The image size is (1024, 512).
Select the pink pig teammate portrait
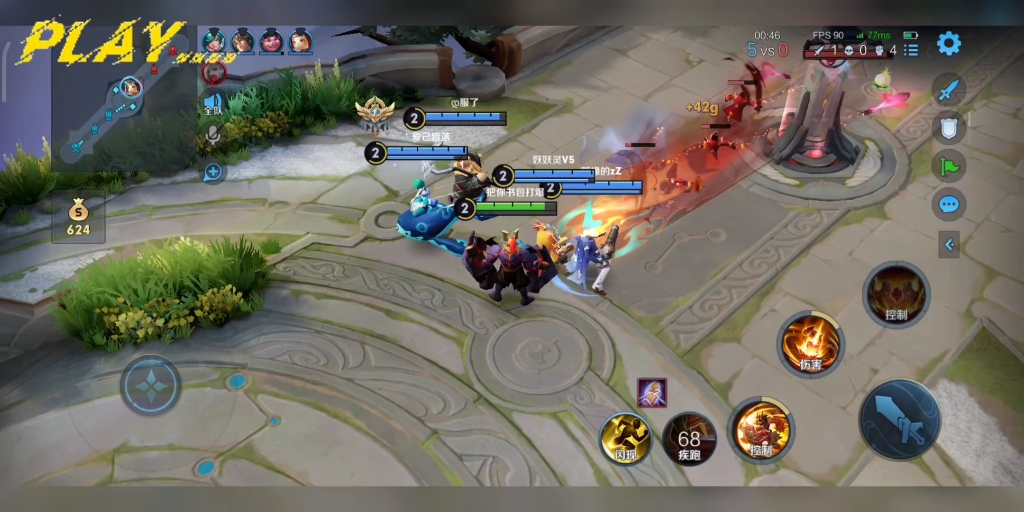point(271,41)
